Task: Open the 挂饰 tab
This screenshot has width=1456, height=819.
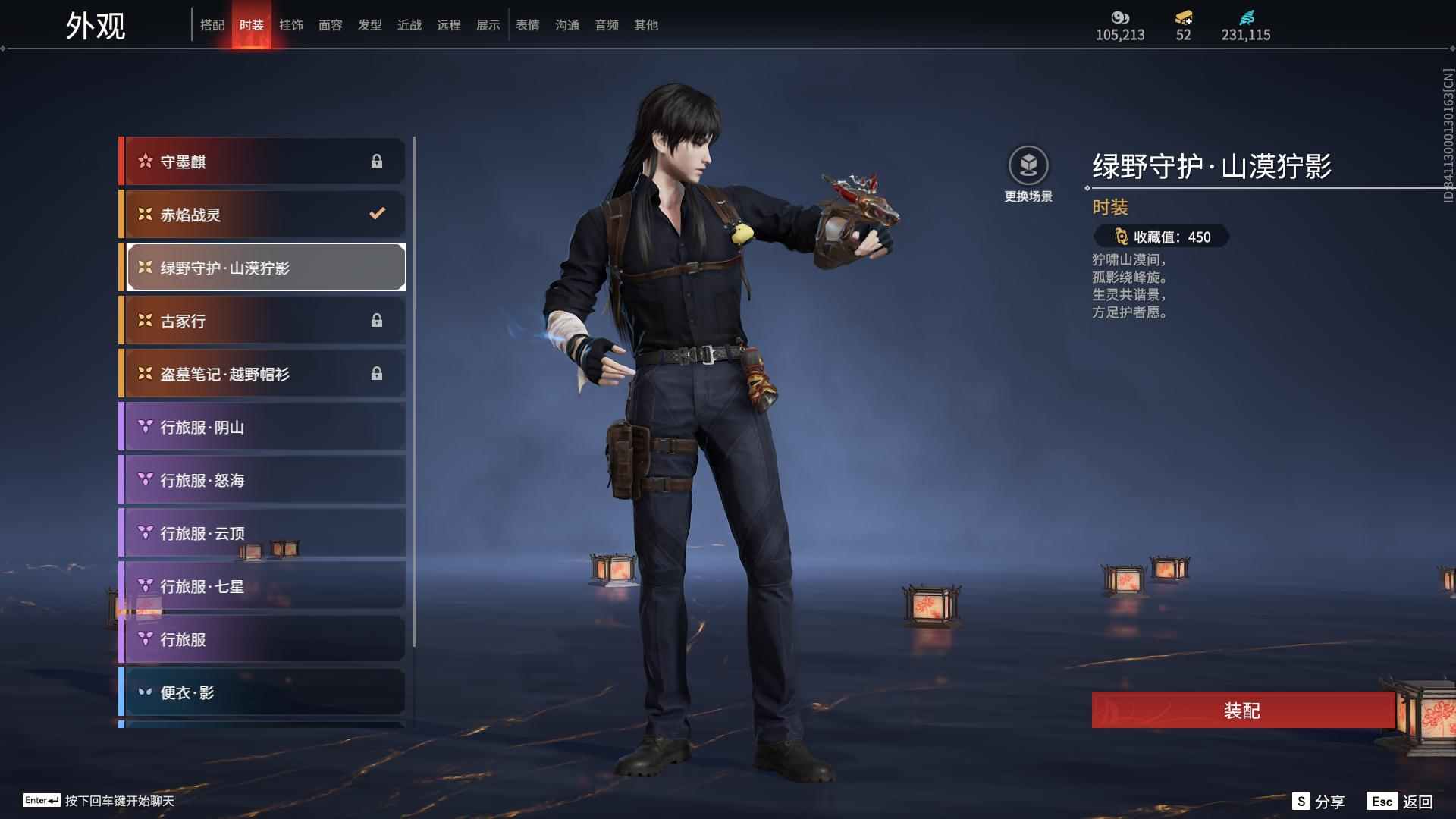Action: tap(291, 25)
